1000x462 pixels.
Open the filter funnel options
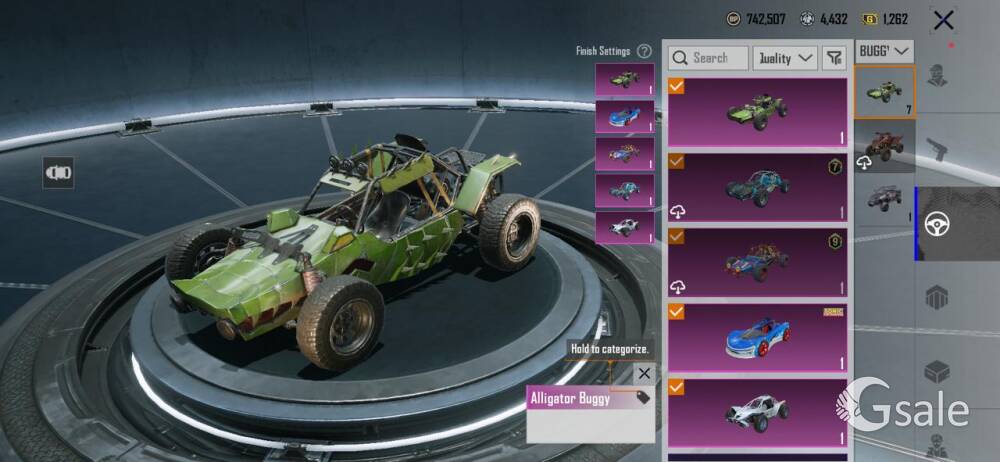coord(833,58)
